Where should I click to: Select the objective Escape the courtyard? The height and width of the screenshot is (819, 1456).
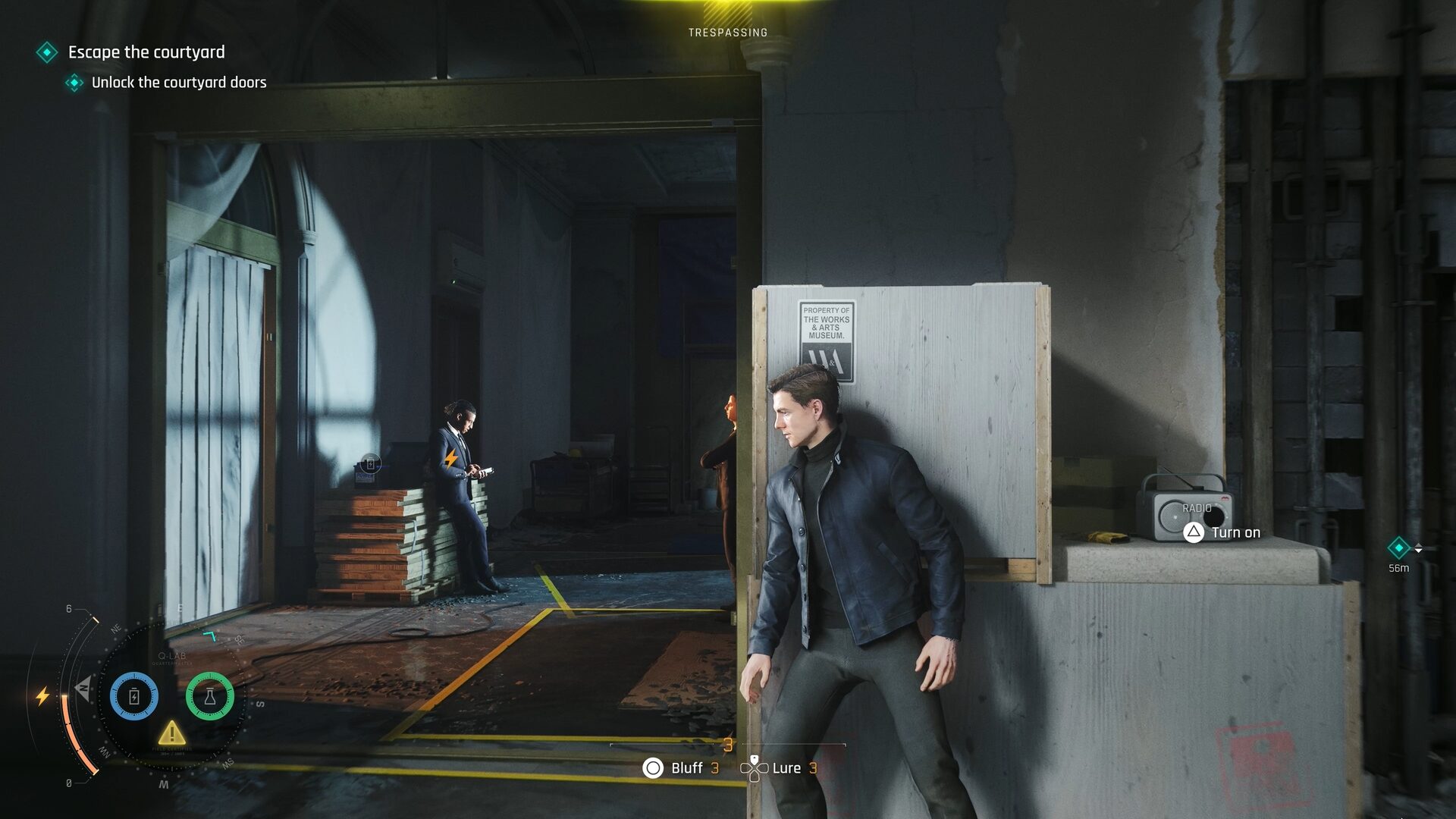pyautogui.click(x=146, y=53)
